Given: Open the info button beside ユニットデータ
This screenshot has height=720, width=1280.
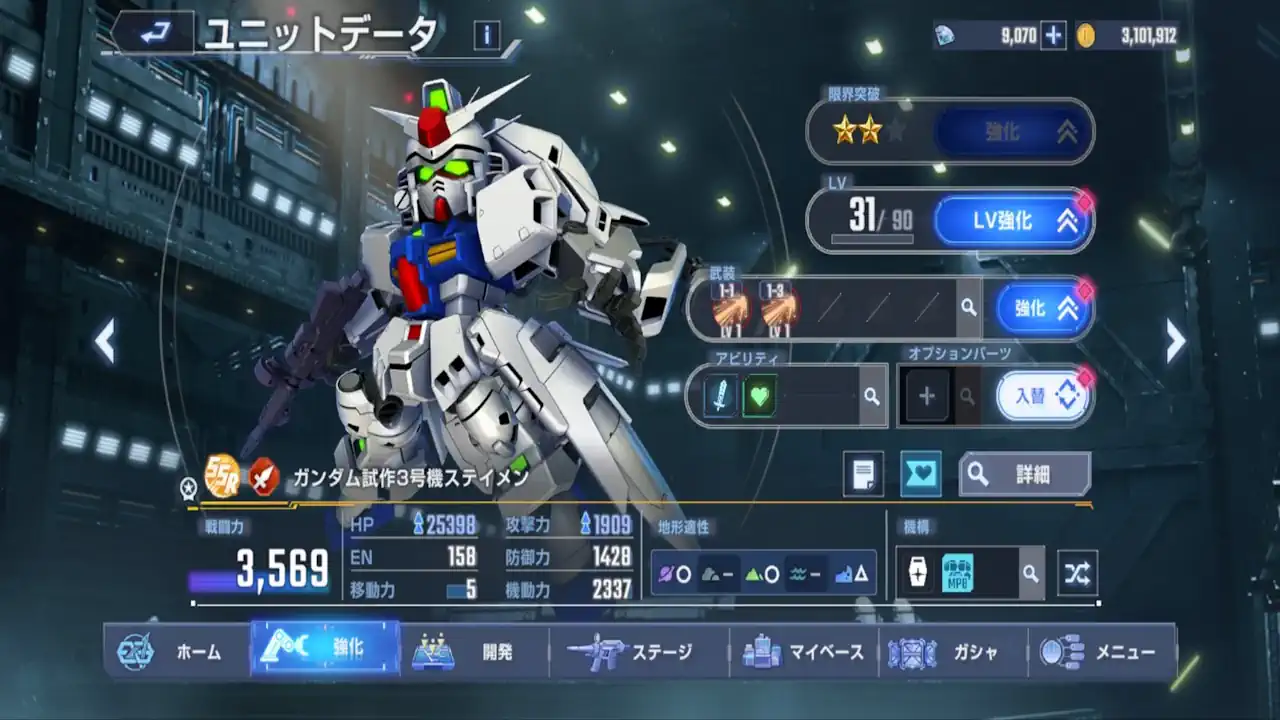Looking at the screenshot, I should coord(487,36).
